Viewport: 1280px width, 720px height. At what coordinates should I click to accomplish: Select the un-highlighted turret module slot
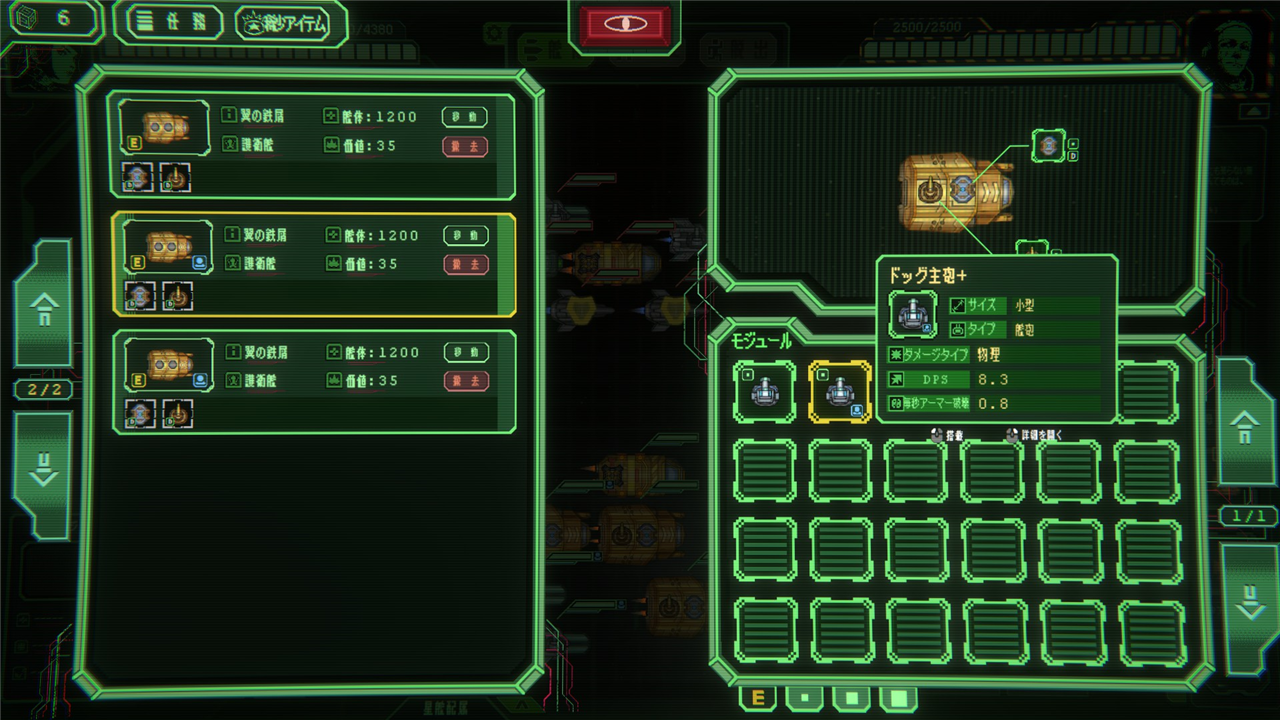point(765,391)
